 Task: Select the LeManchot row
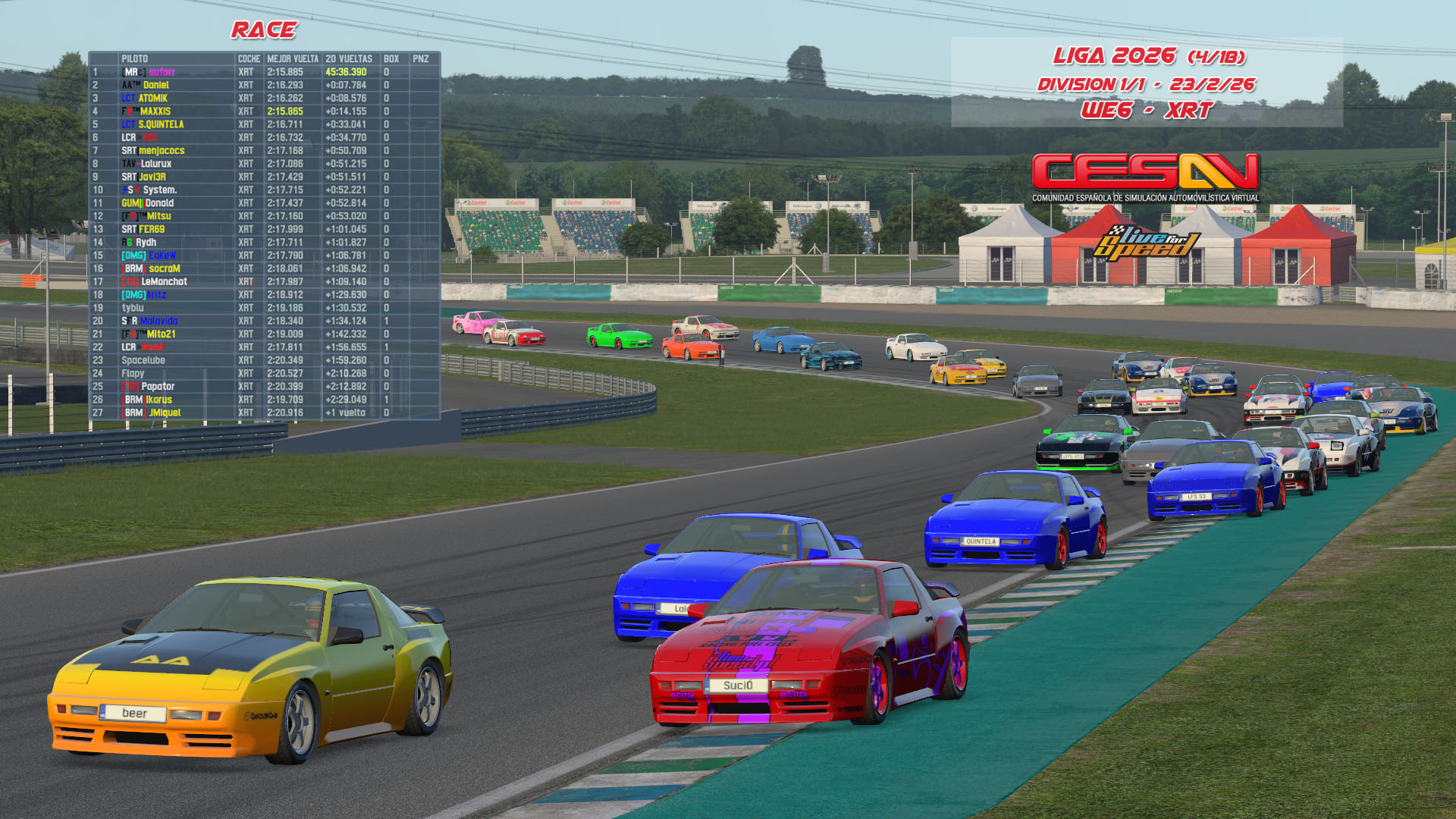[164, 281]
